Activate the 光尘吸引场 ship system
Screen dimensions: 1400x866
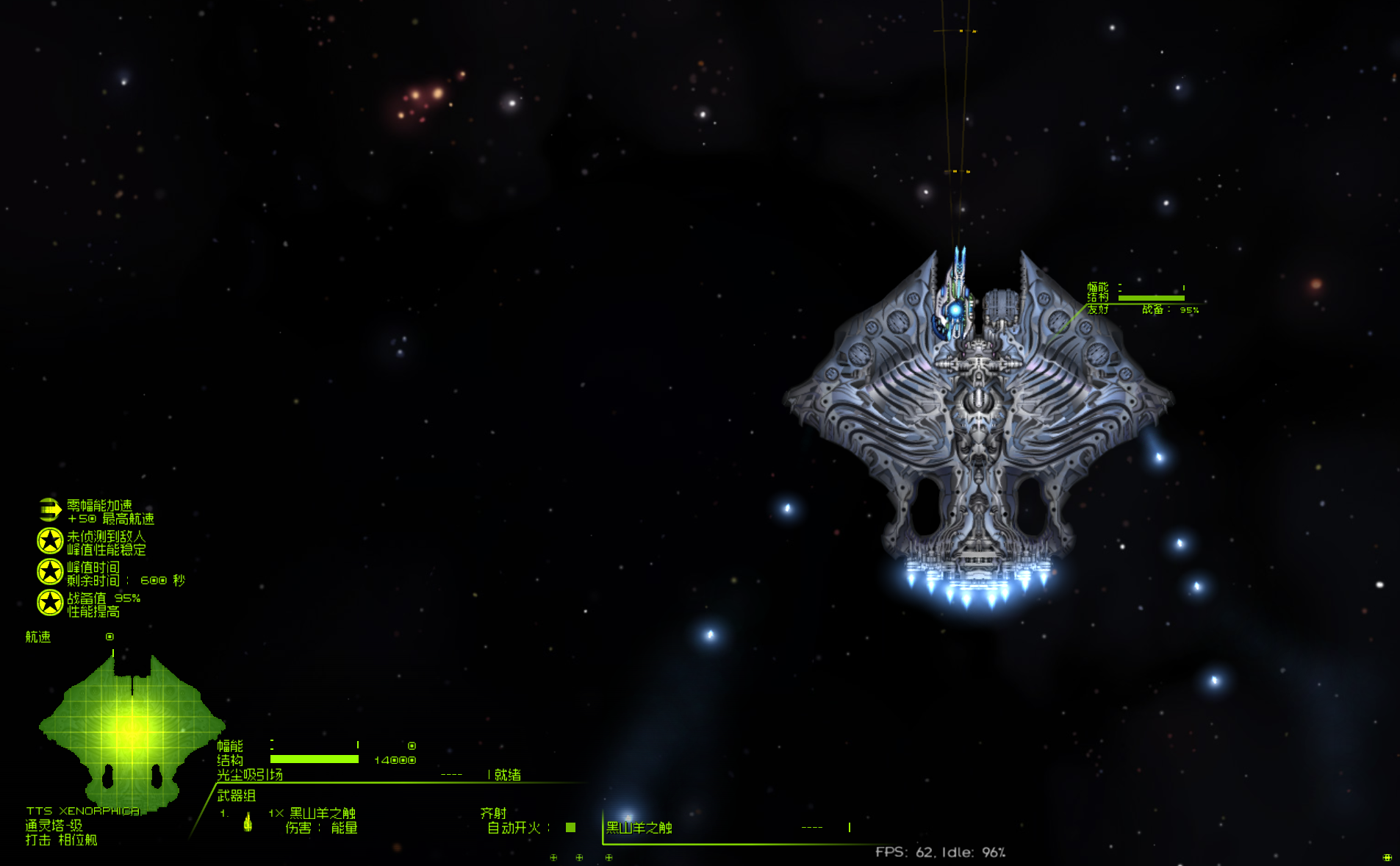coord(250,775)
